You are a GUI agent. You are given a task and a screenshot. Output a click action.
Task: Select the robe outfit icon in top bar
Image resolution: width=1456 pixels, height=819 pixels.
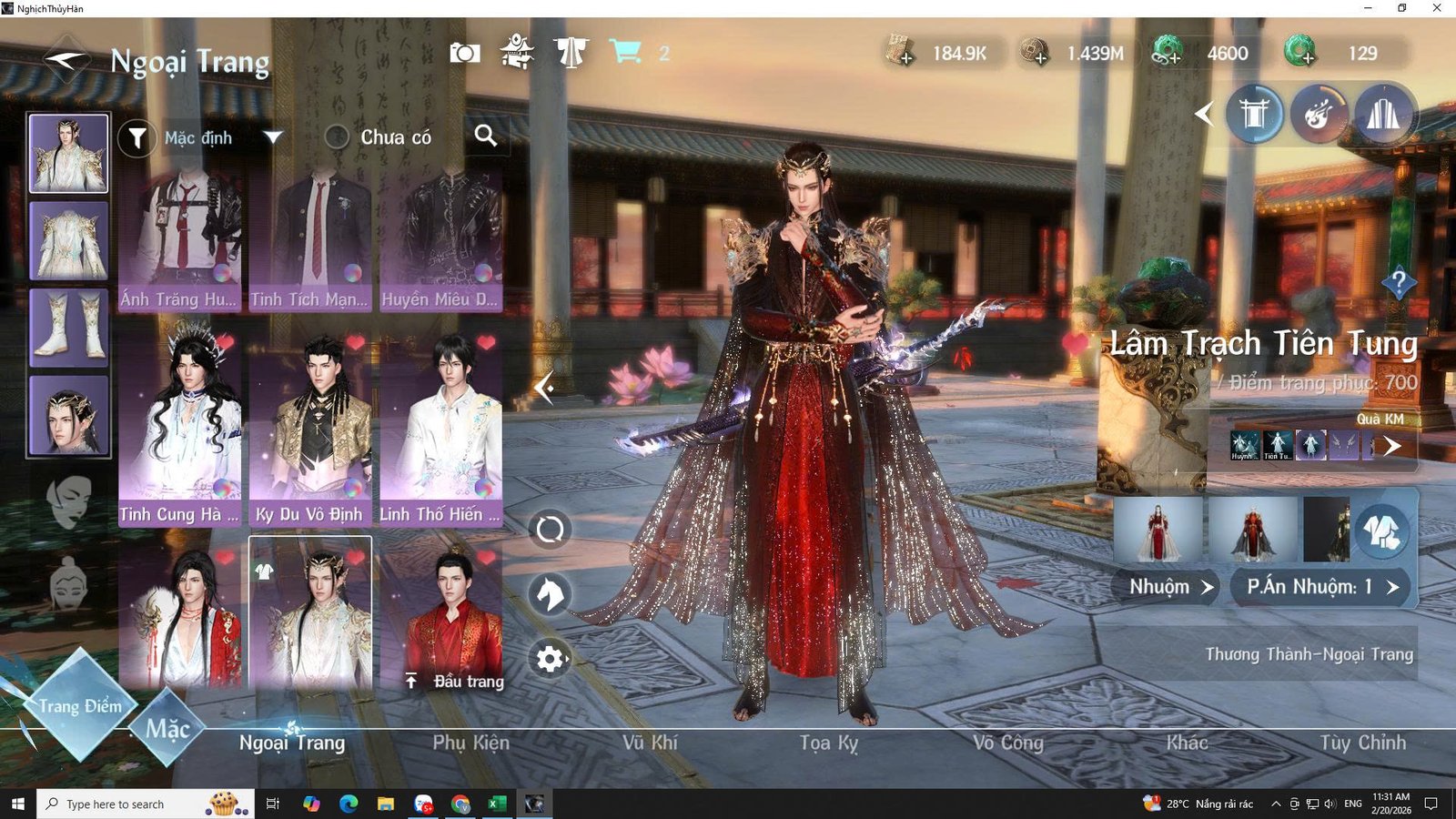point(571,53)
